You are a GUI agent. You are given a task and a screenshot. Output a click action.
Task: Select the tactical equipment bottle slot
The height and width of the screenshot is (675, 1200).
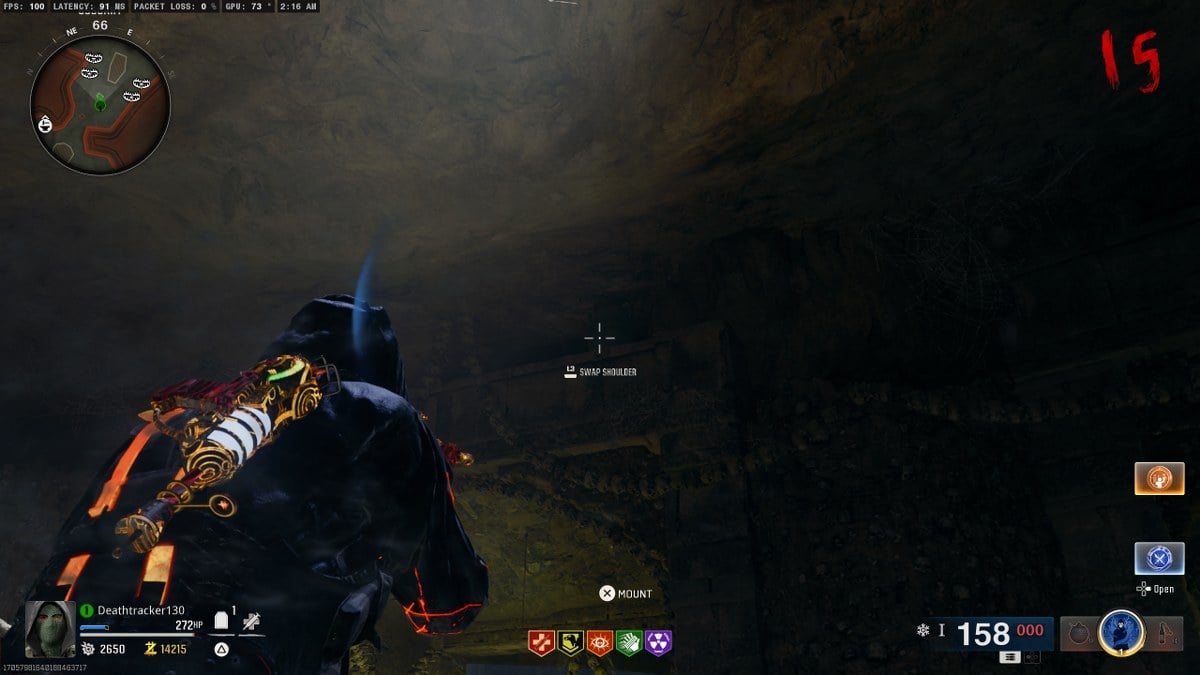click(1165, 632)
